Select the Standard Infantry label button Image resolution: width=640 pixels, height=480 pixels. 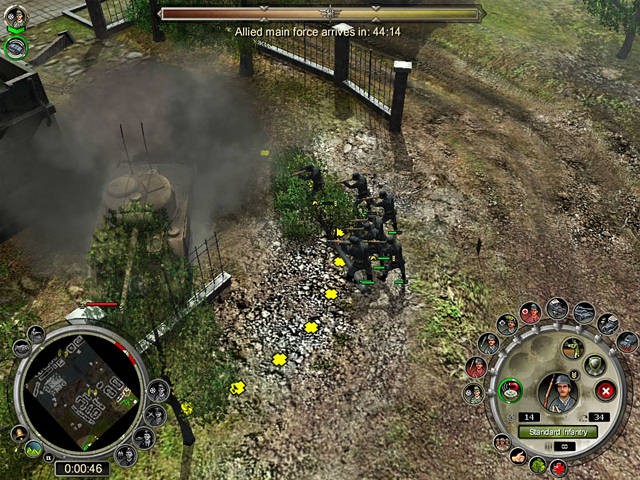(x=558, y=432)
